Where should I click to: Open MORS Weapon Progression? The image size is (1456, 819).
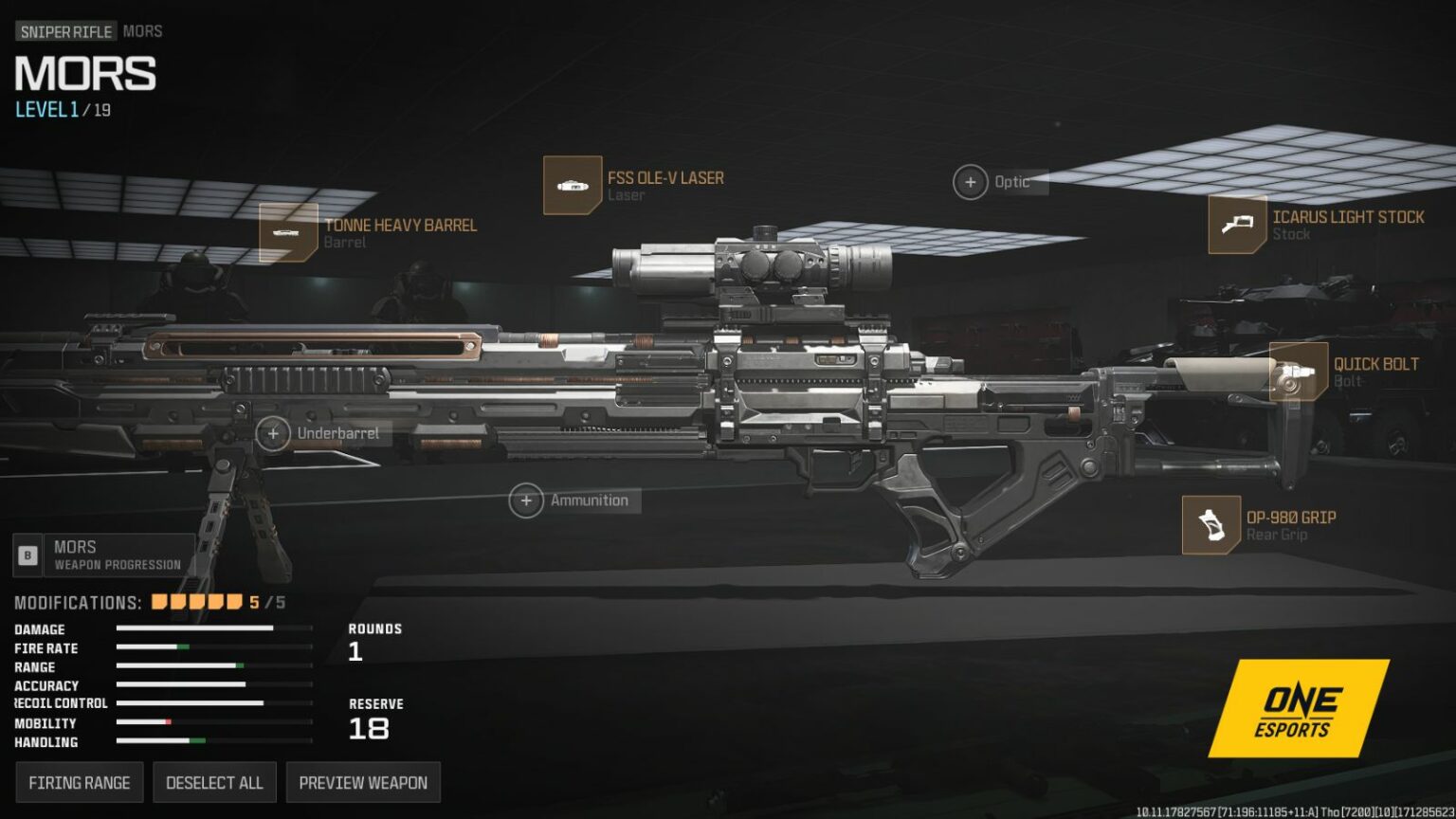104,555
